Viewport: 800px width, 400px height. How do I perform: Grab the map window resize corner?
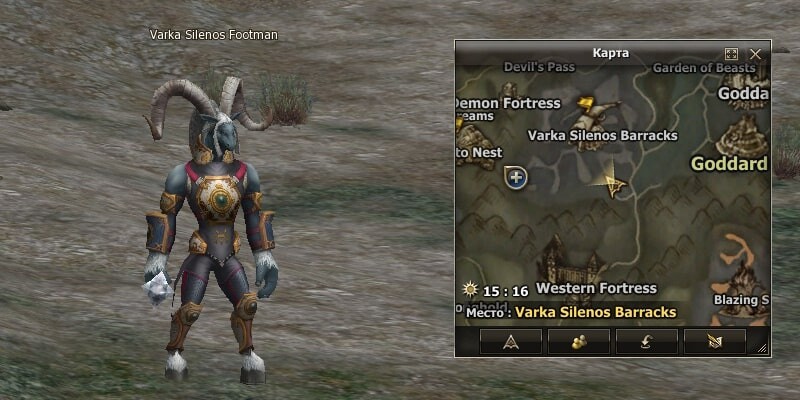point(763,349)
